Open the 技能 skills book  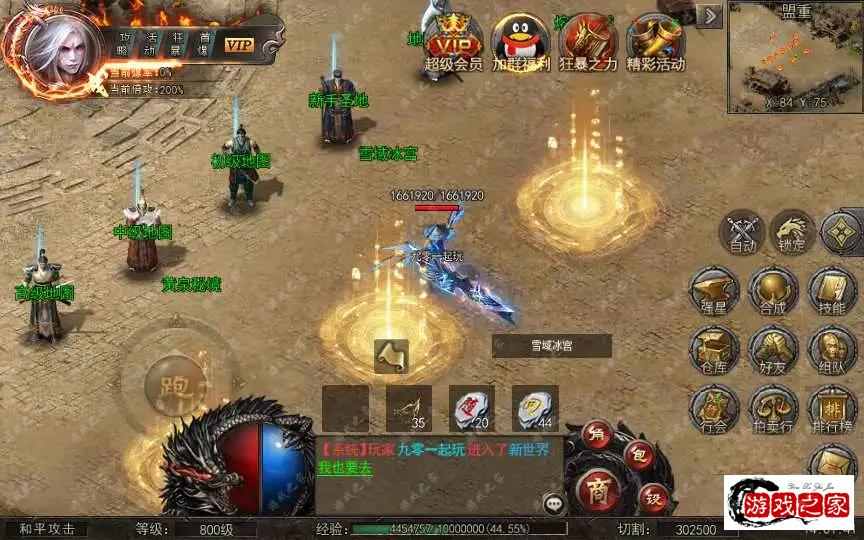(832, 290)
